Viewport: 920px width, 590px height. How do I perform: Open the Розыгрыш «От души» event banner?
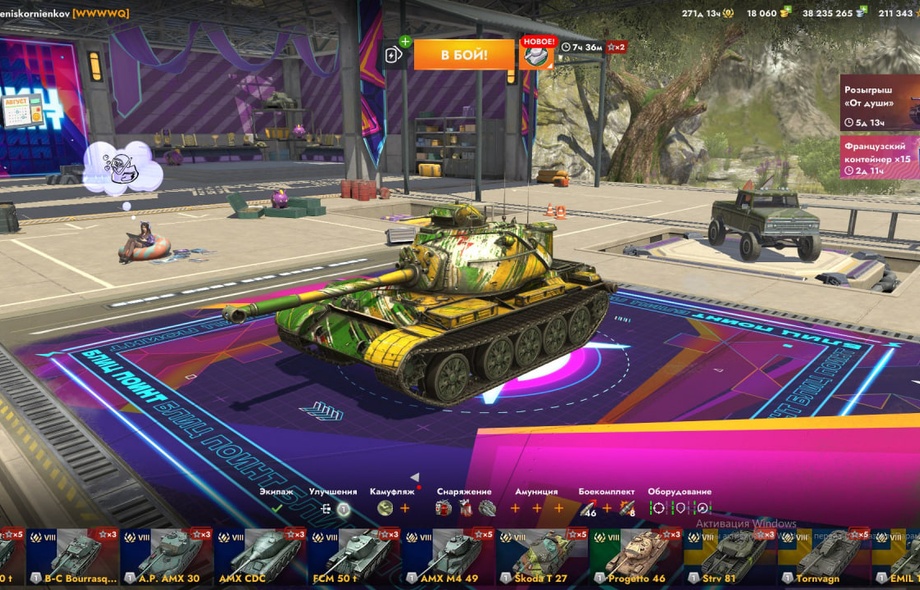[879, 102]
